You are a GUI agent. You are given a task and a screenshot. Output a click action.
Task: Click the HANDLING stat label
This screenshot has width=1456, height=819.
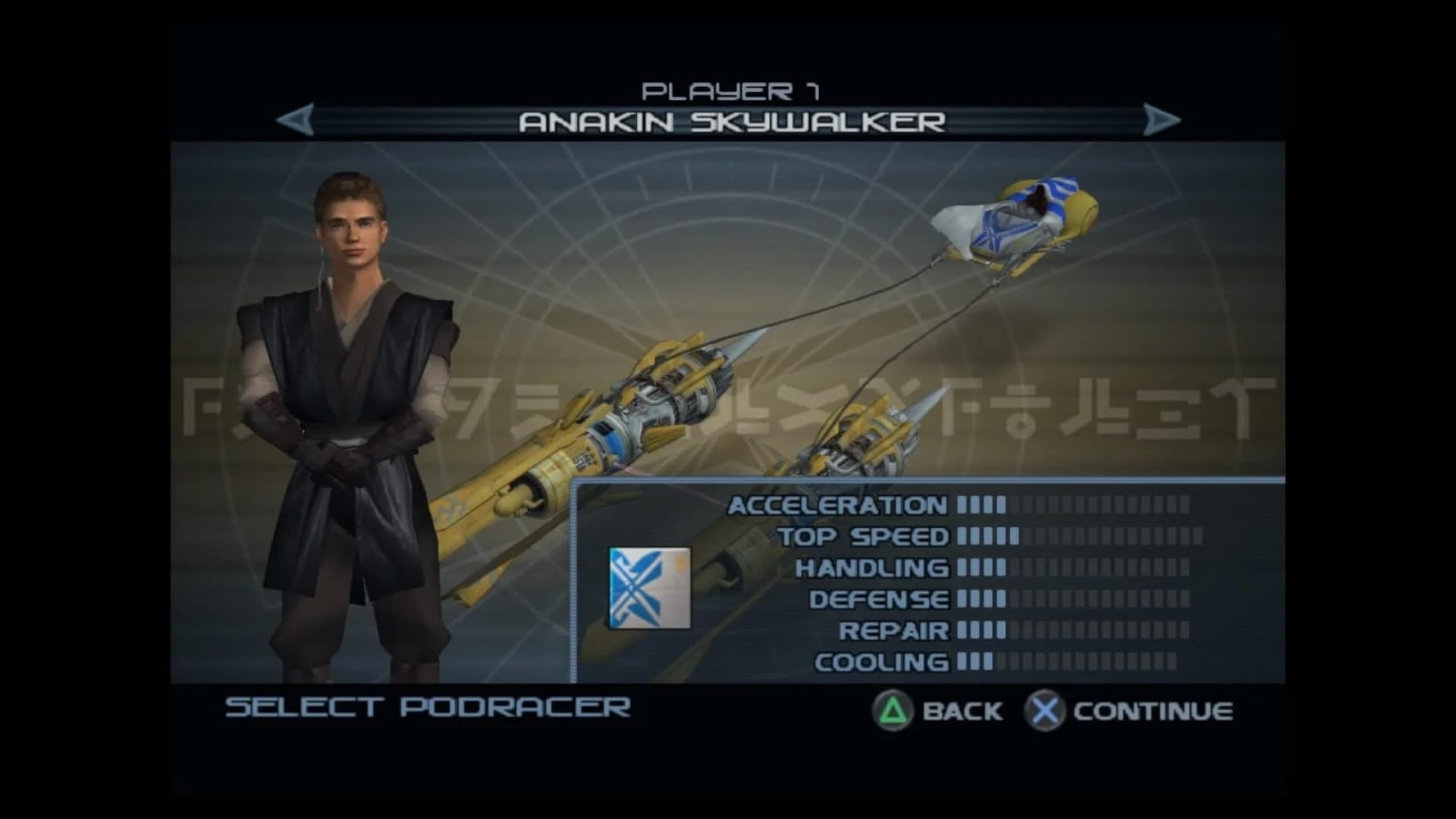pos(876,566)
